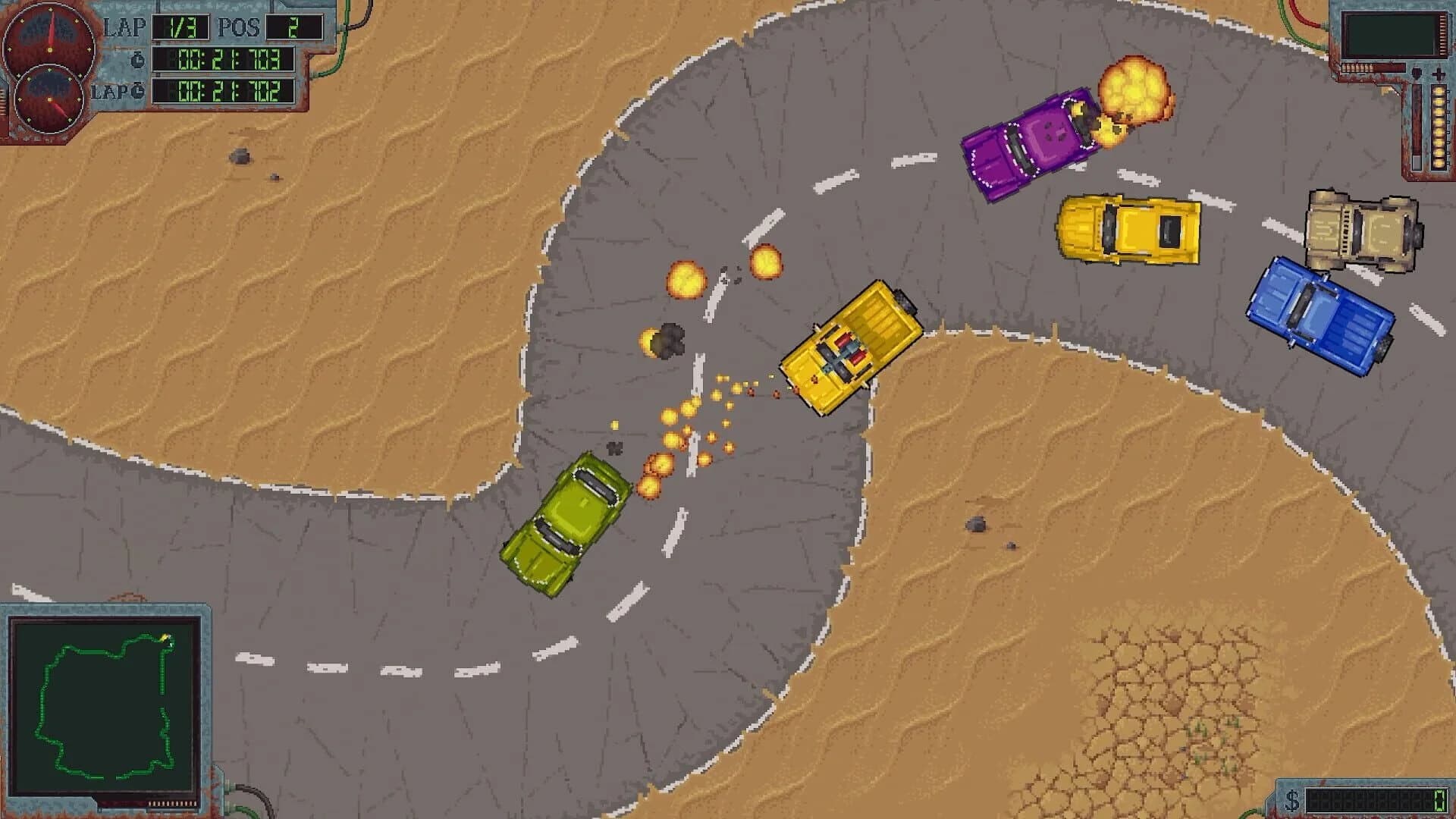The width and height of the screenshot is (1456, 819).
Task: Click the bottom yellow ammo light
Action: tap(1439, 163)
